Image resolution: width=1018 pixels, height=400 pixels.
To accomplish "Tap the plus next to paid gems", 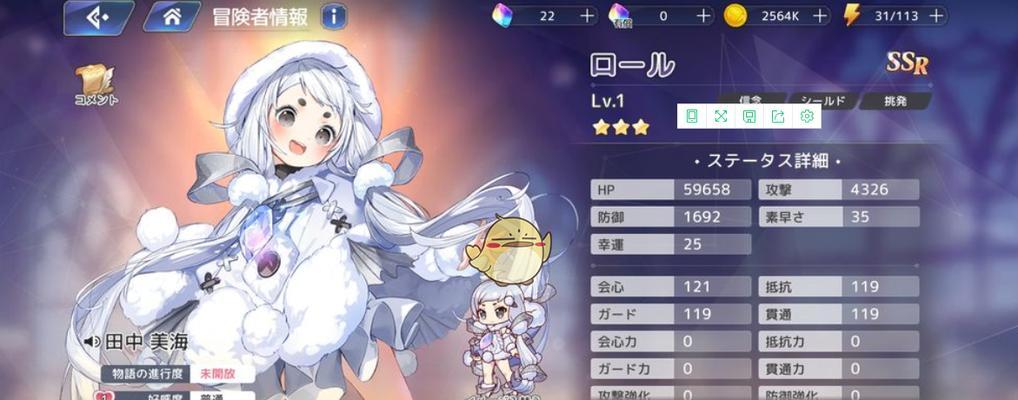I will click(703, 16).
